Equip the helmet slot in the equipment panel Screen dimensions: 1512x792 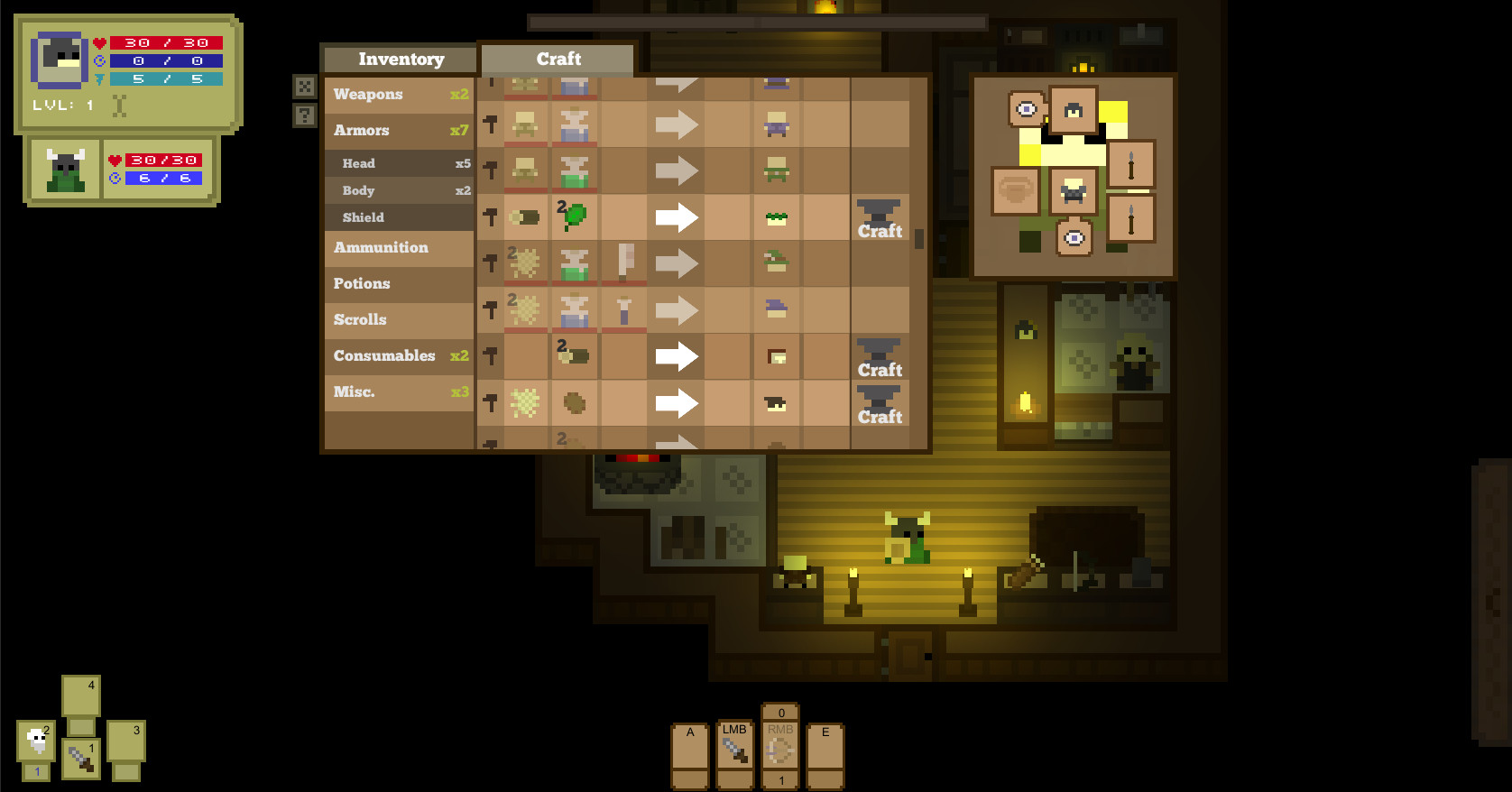pyautogui.click(x=1074, y=110)
